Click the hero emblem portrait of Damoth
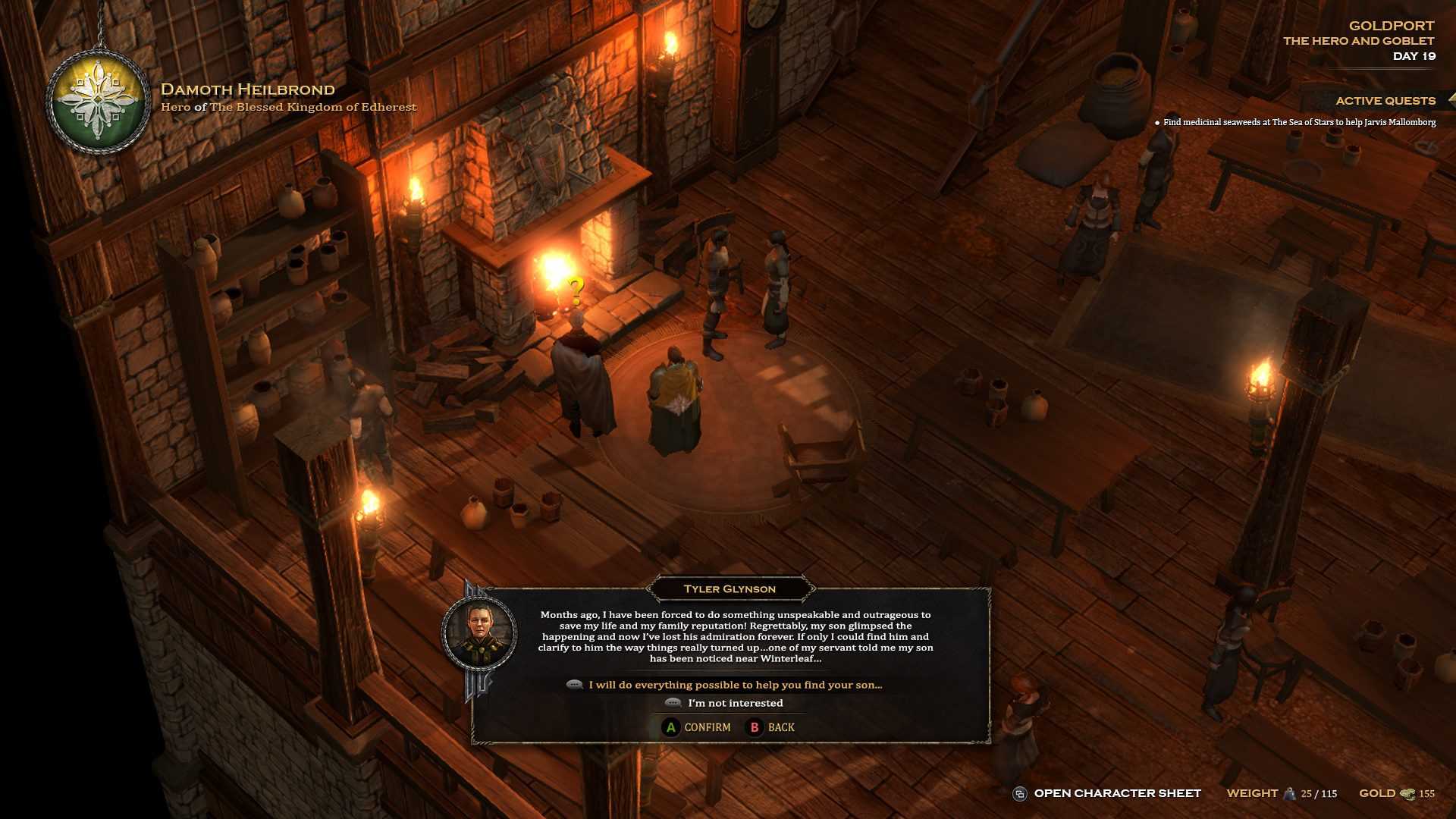 tap(98, 102)
